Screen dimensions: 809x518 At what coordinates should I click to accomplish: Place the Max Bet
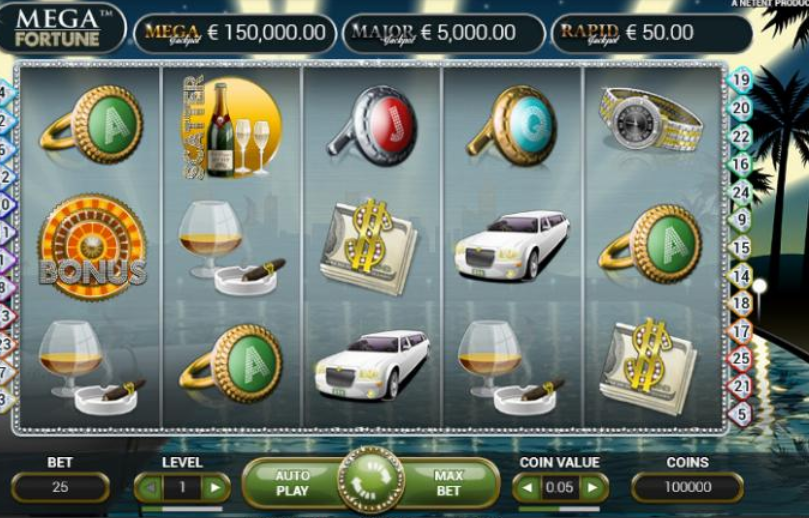[449, 484]
